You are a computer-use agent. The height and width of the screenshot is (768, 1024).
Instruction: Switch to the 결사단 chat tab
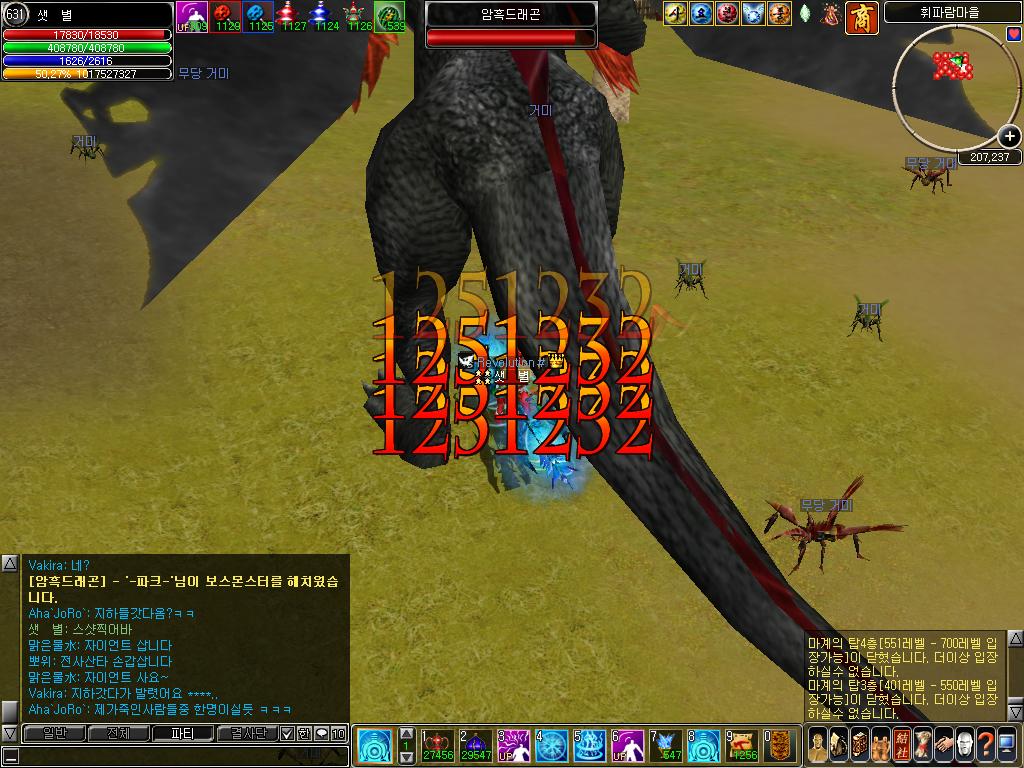coord(246,734)
